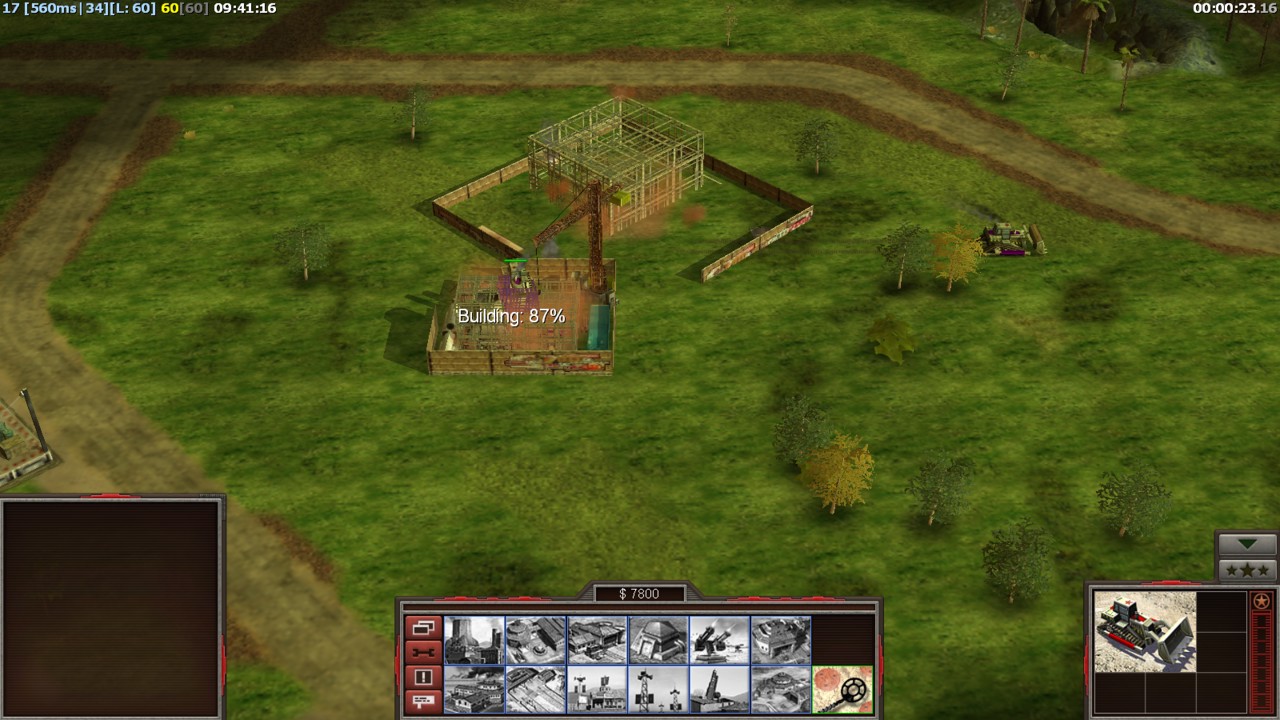Select the Bunker build icon
The image size is (1280, 720).
click(658, 640)
